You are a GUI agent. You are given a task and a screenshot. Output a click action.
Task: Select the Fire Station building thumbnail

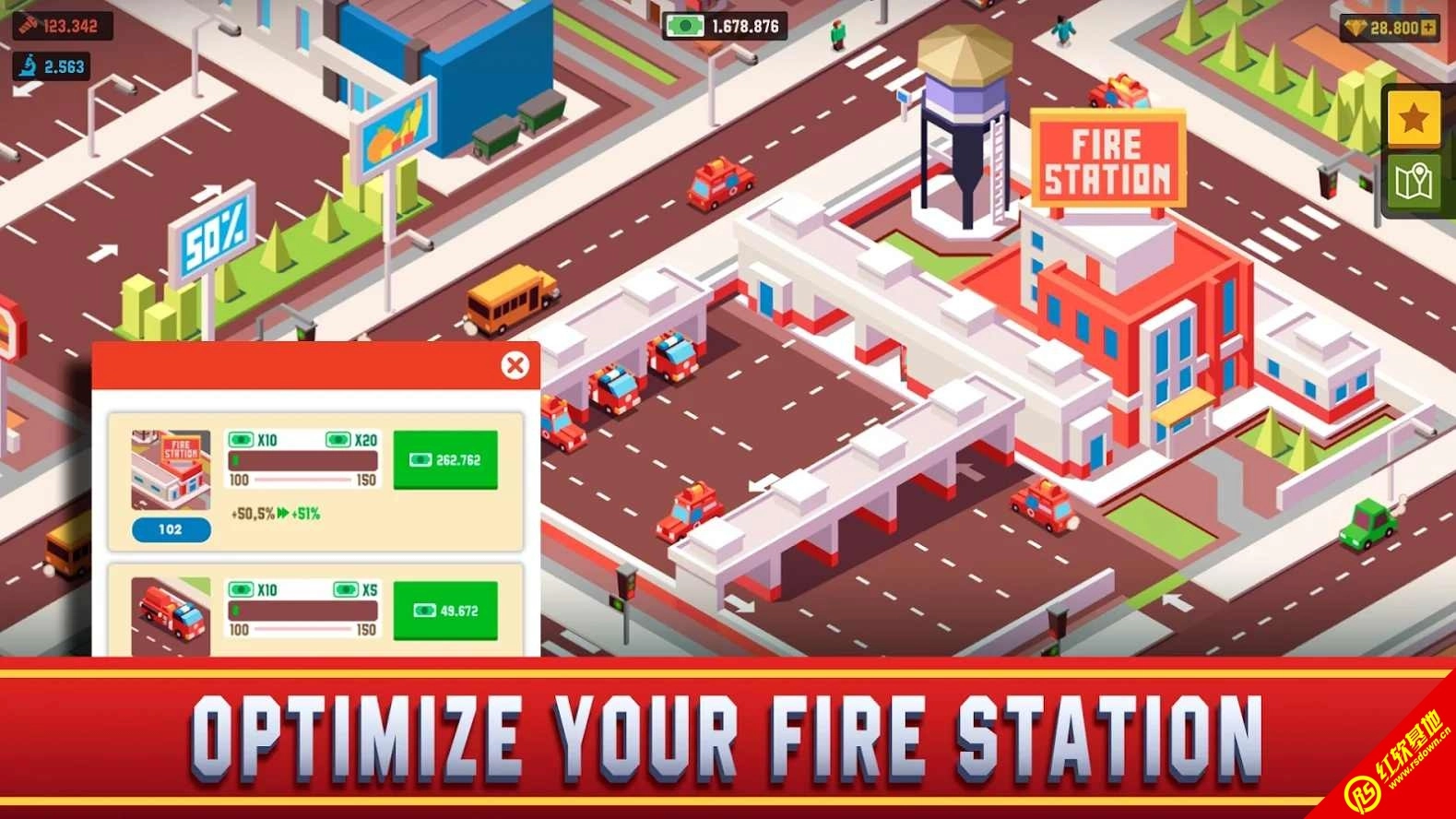coord(170,469)
